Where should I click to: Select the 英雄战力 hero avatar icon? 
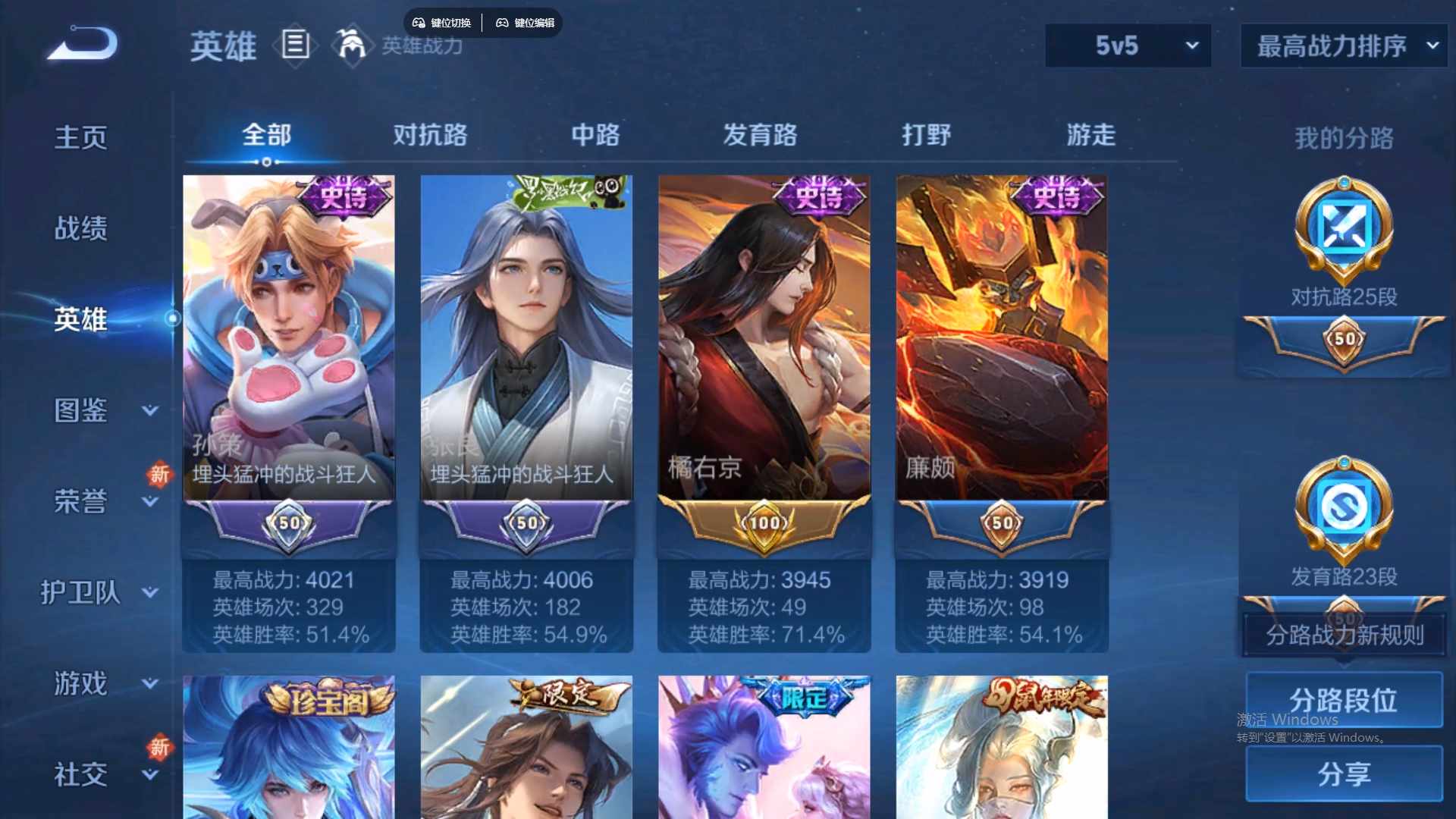tap(353, 45)
